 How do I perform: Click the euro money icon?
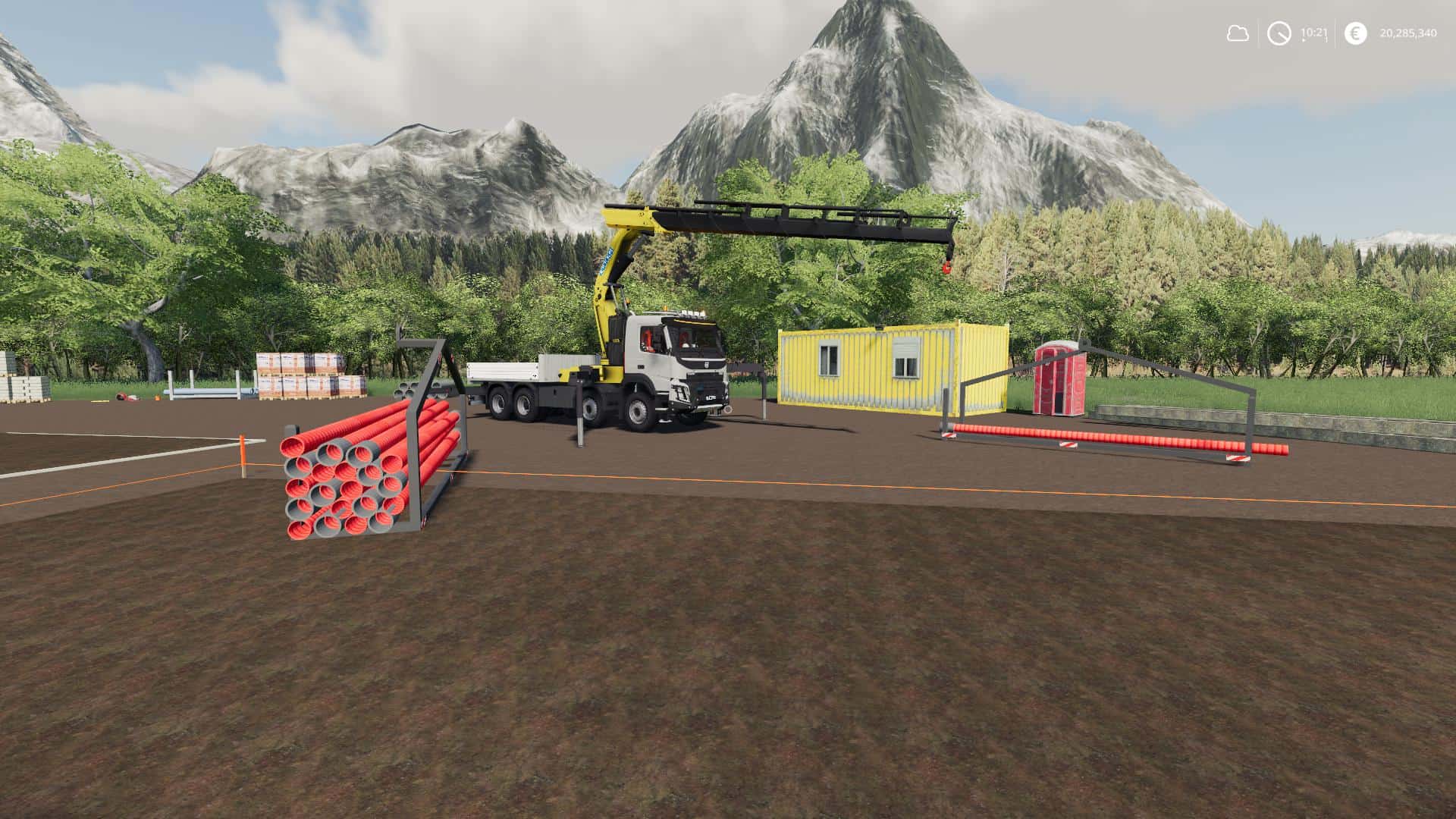click(x=1355, y=33)
